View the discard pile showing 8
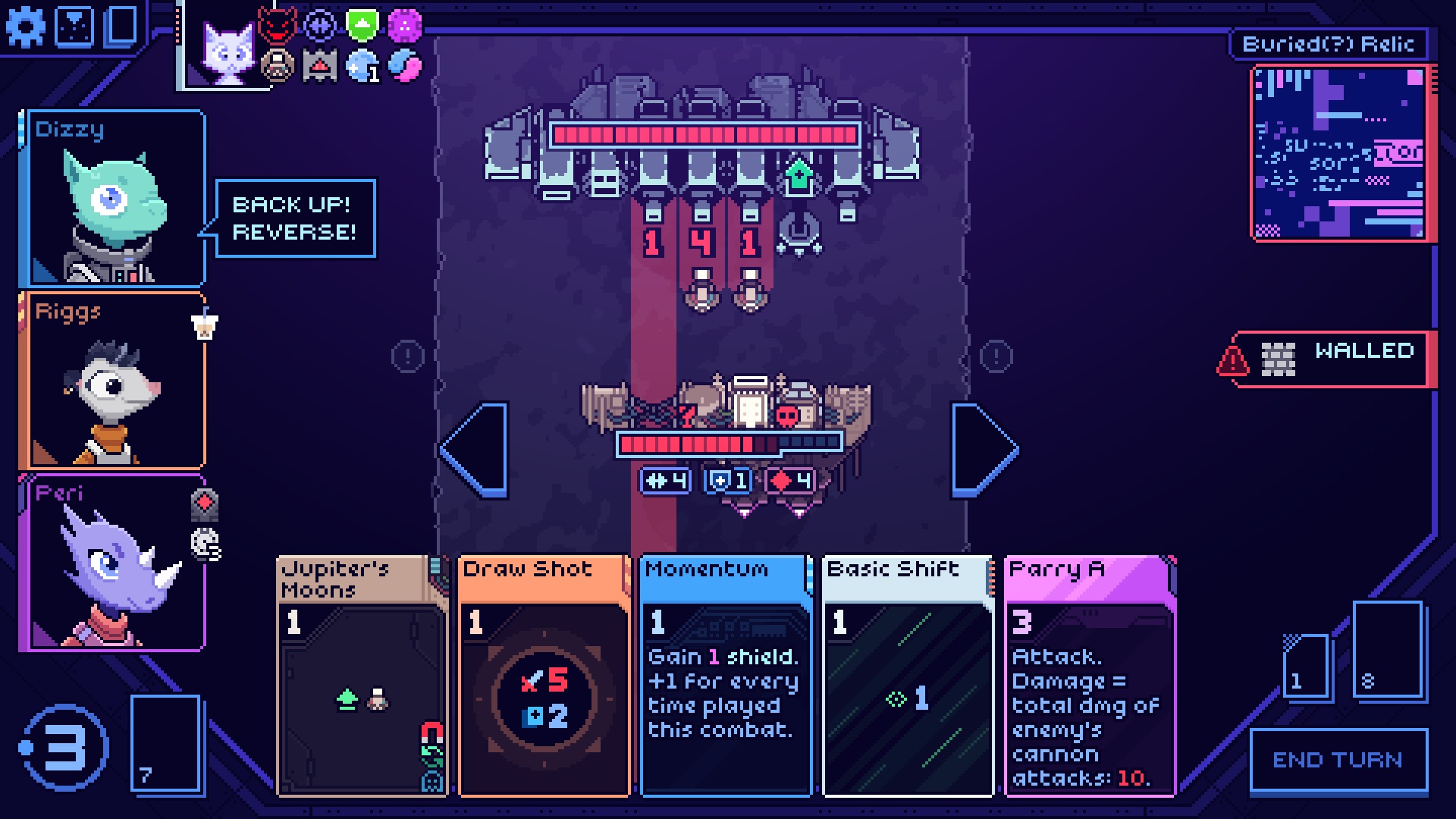This screenshot has width=1456, height=819. pos(1386,649)
